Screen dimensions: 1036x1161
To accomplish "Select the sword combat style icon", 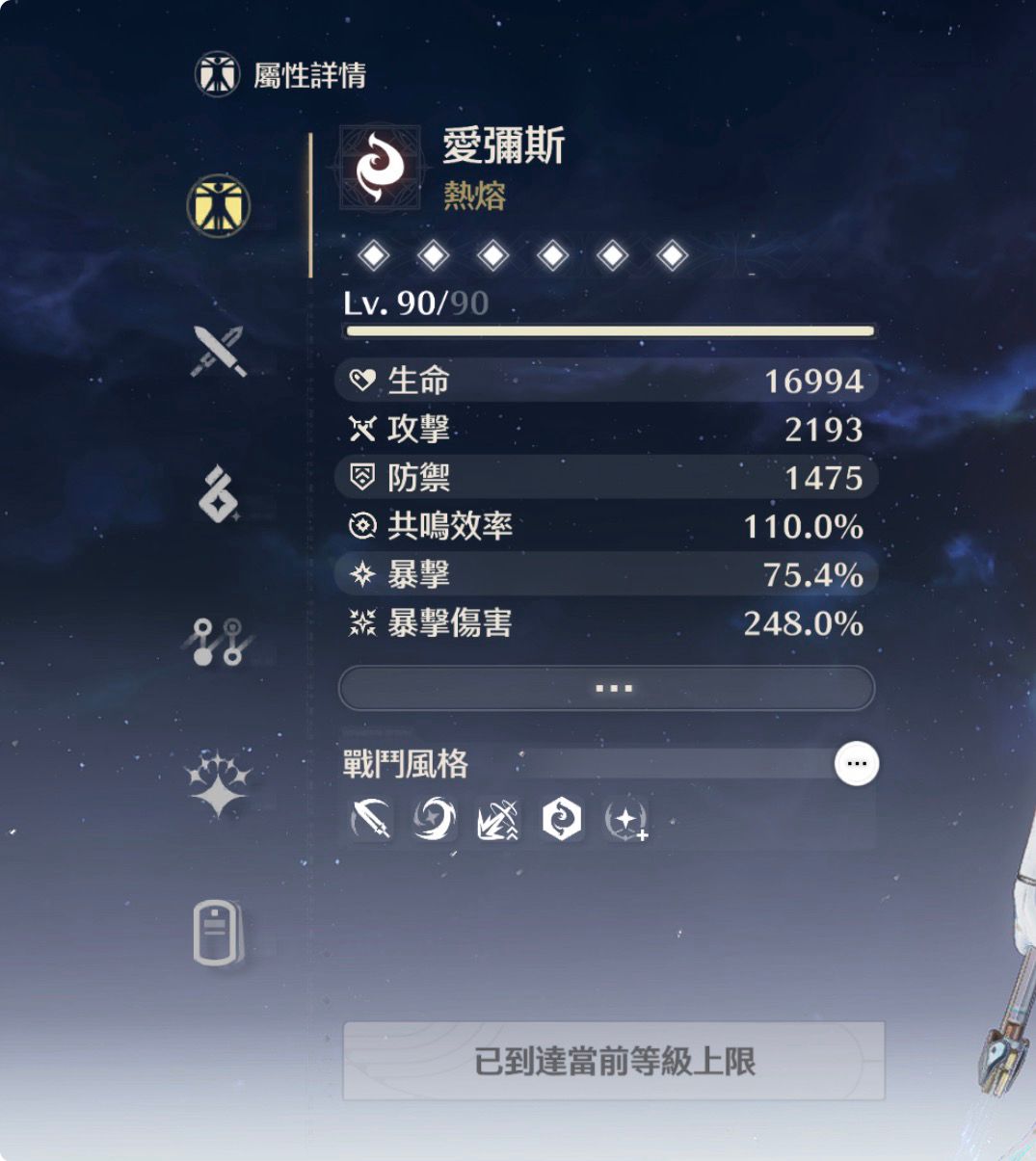I will click(x=371, y=820).
